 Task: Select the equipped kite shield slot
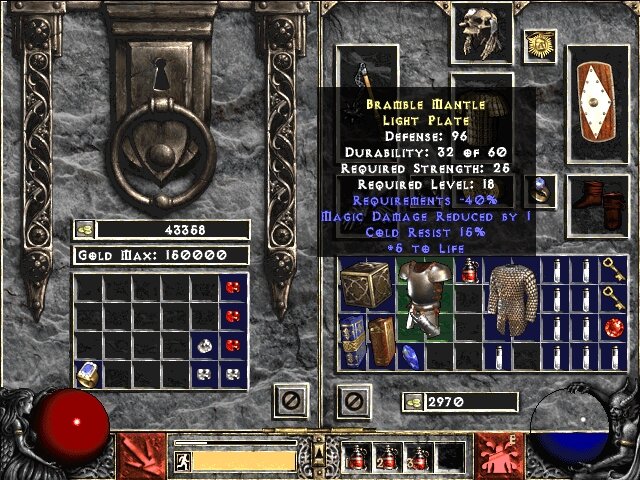pos(598,104)
